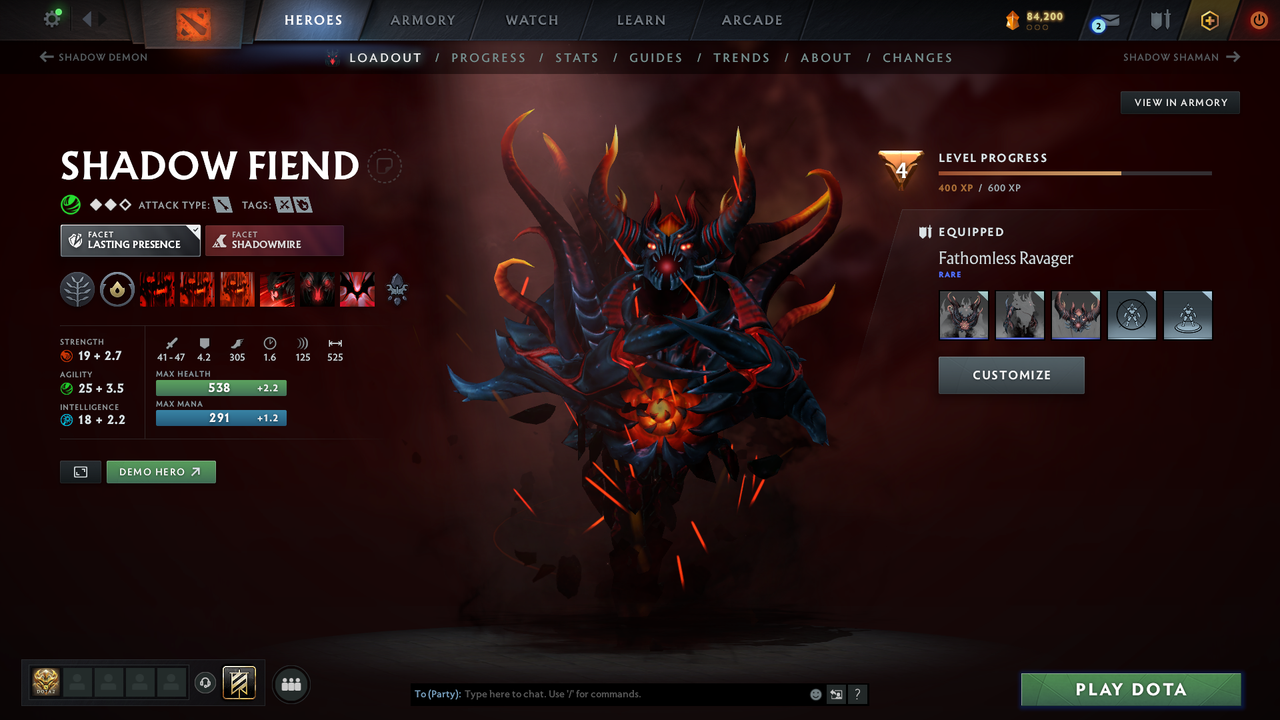Select the Lasting Presence facet
This screenshot has height=720, width=1280.
click(x=130, y=240)
